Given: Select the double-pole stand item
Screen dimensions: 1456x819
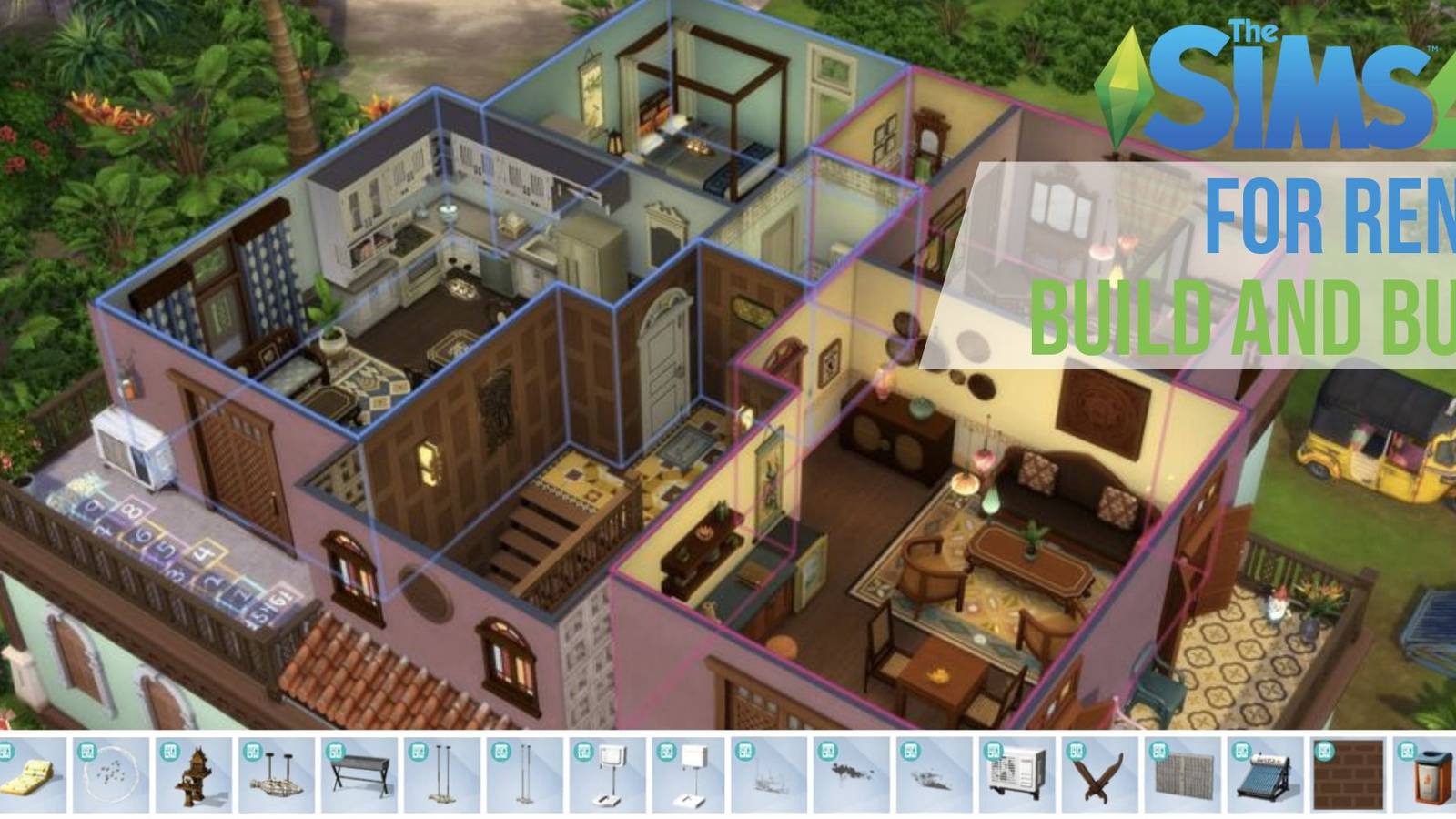Looking at the screenshot, I should [x=441, y=773].
